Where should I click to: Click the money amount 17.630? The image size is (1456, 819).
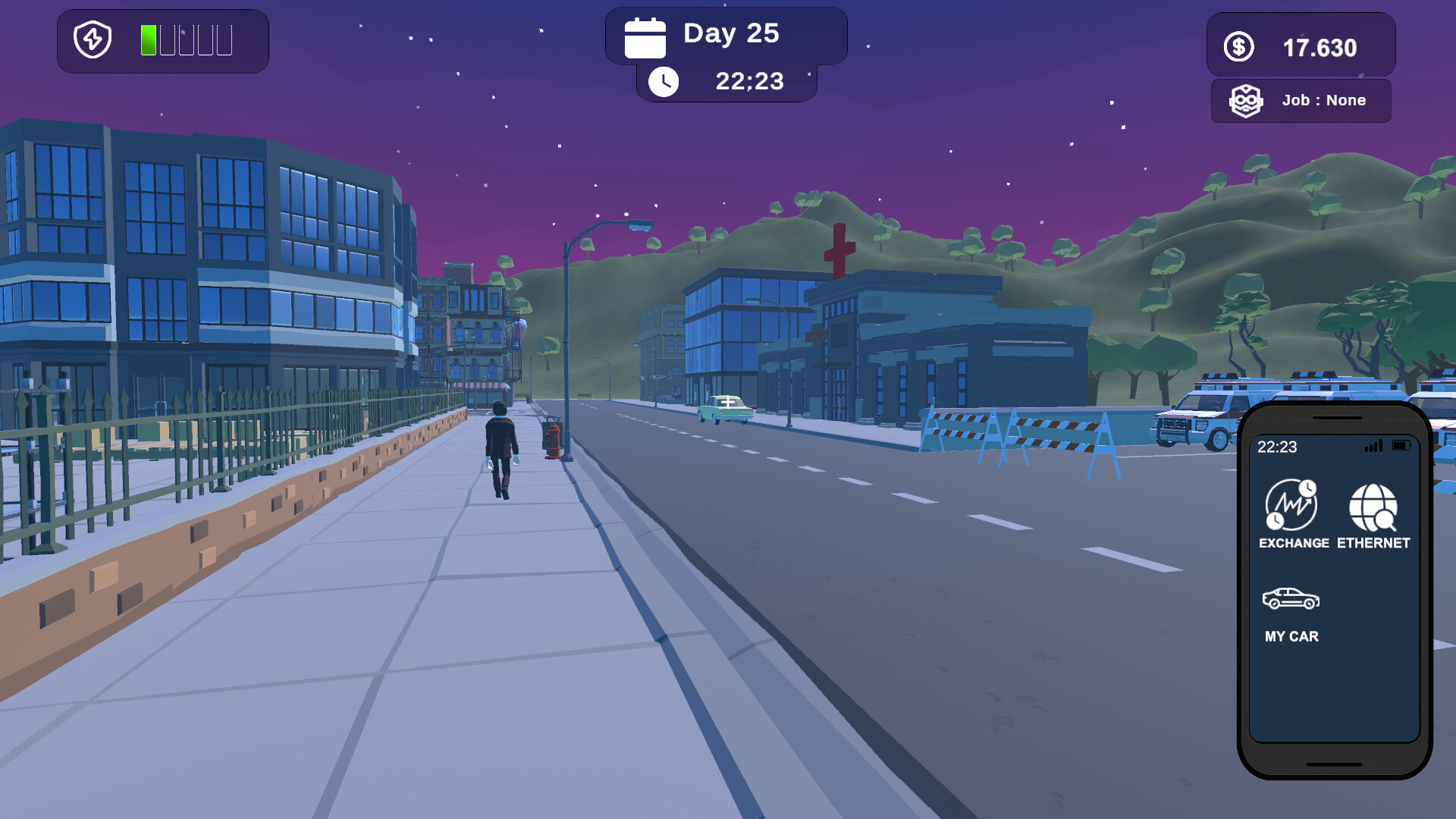coord(1319,47)
